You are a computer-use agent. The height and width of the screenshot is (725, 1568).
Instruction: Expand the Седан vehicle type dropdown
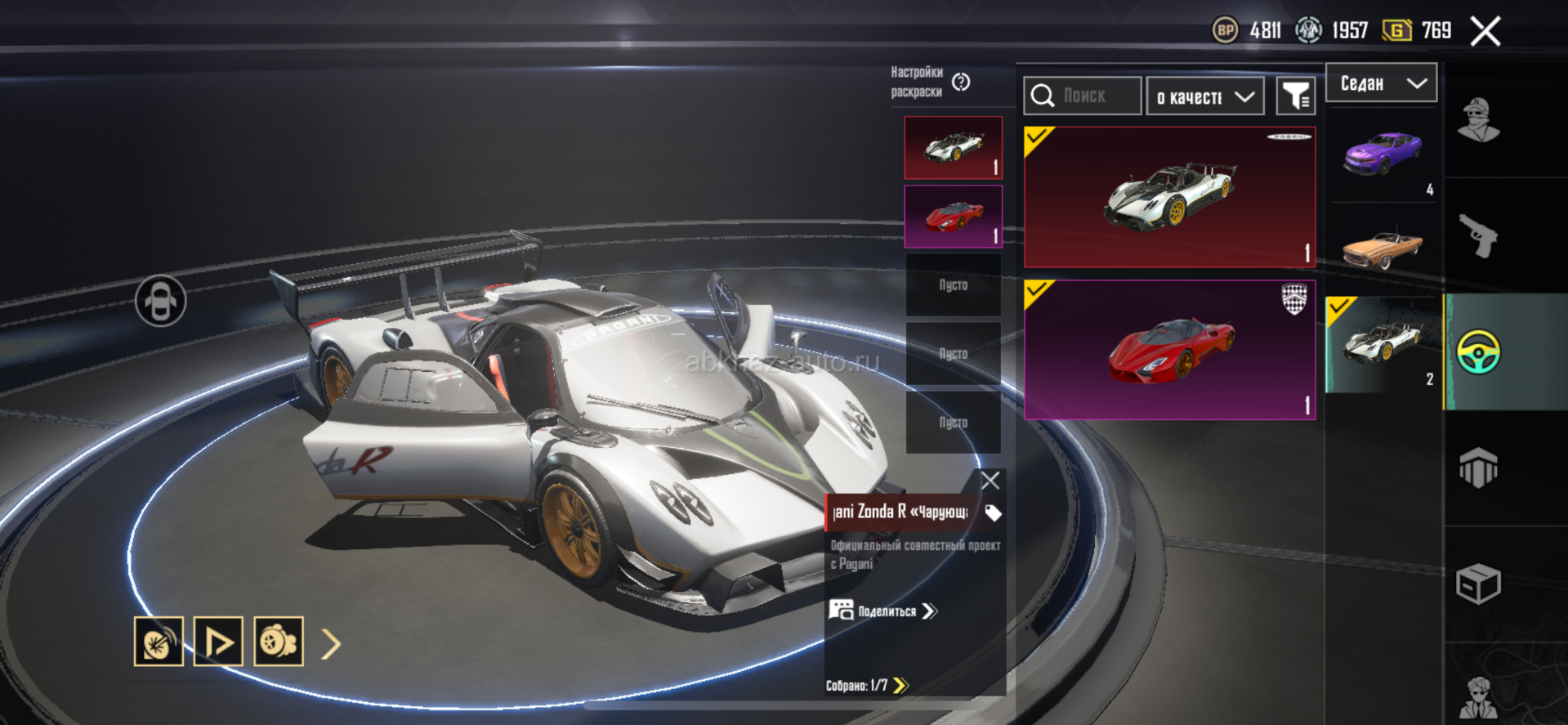(1381, 83)
